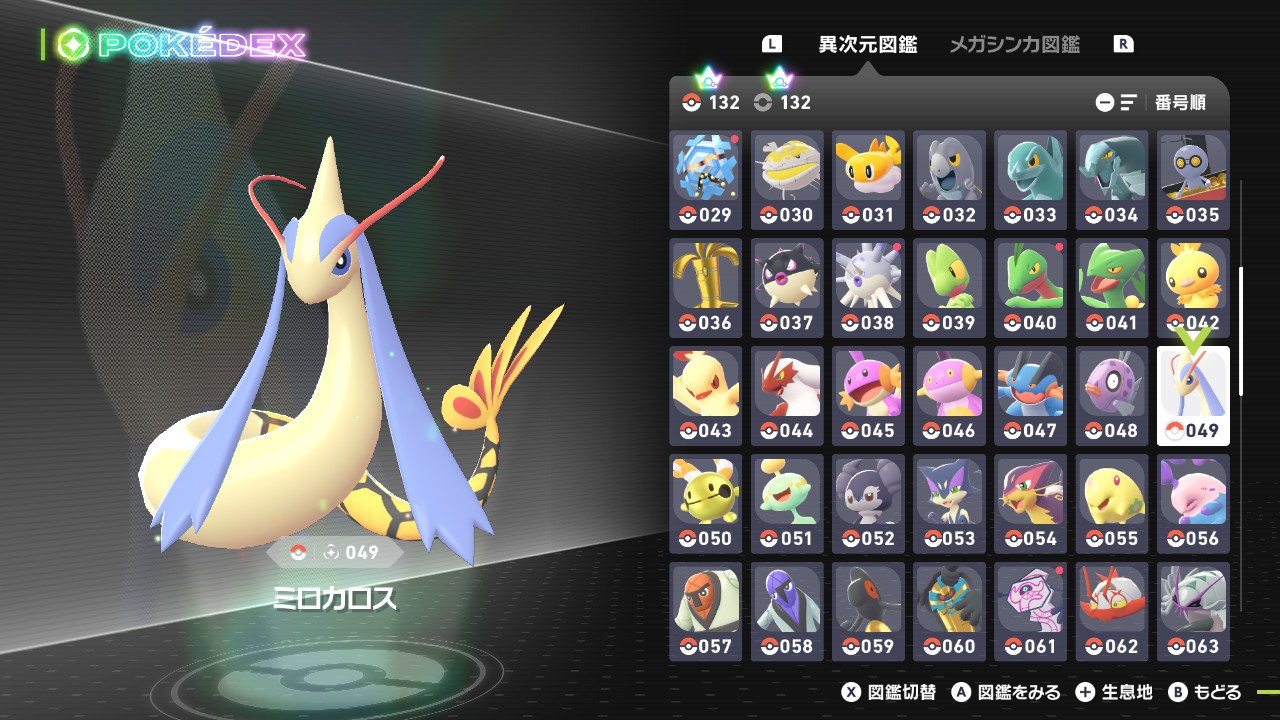Choose the Treecko entry numbered 039
This screenshot has width=1280, height=720.
(x=949, y=288)
